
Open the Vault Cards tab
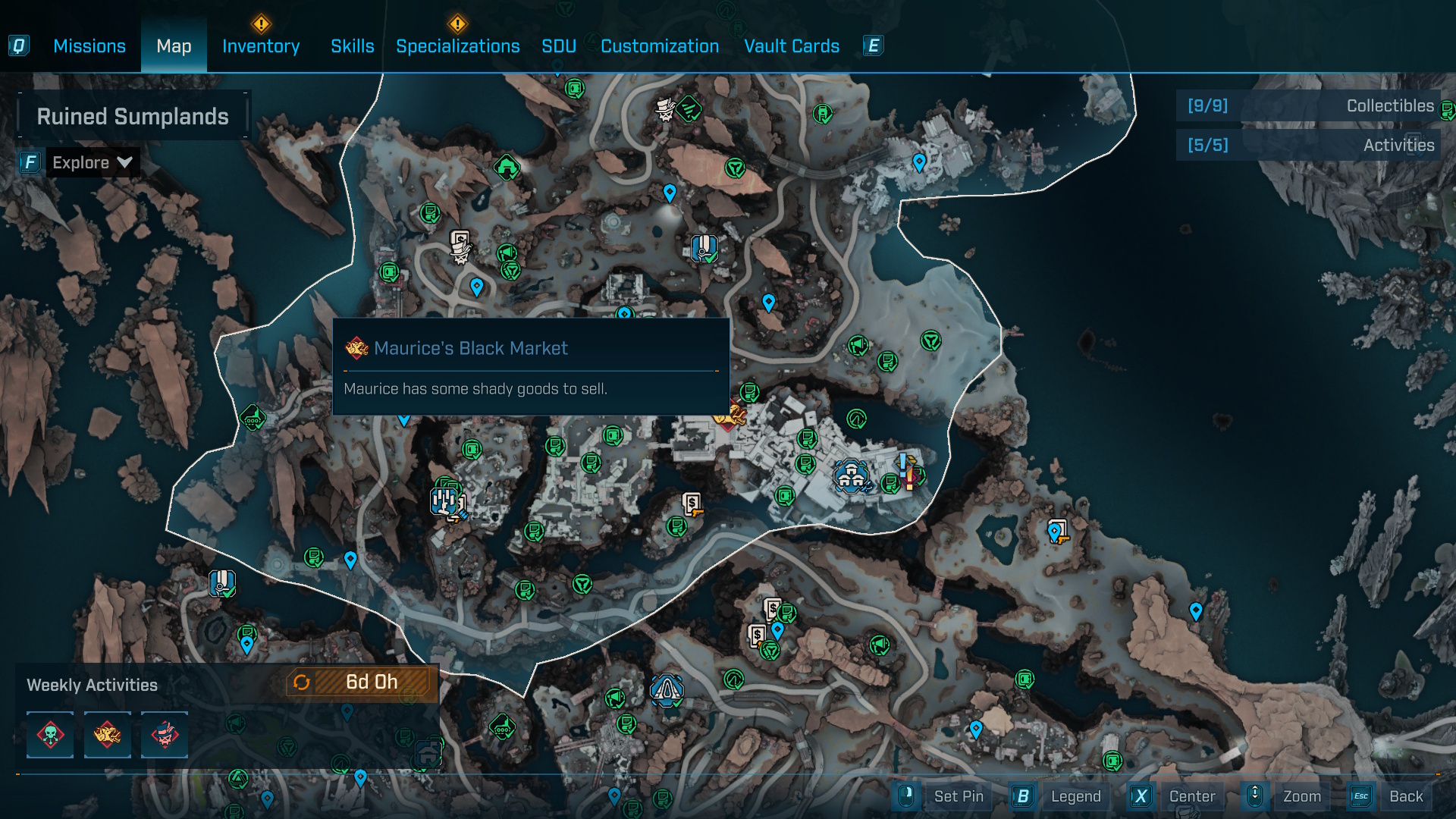(x=792, y=46)
